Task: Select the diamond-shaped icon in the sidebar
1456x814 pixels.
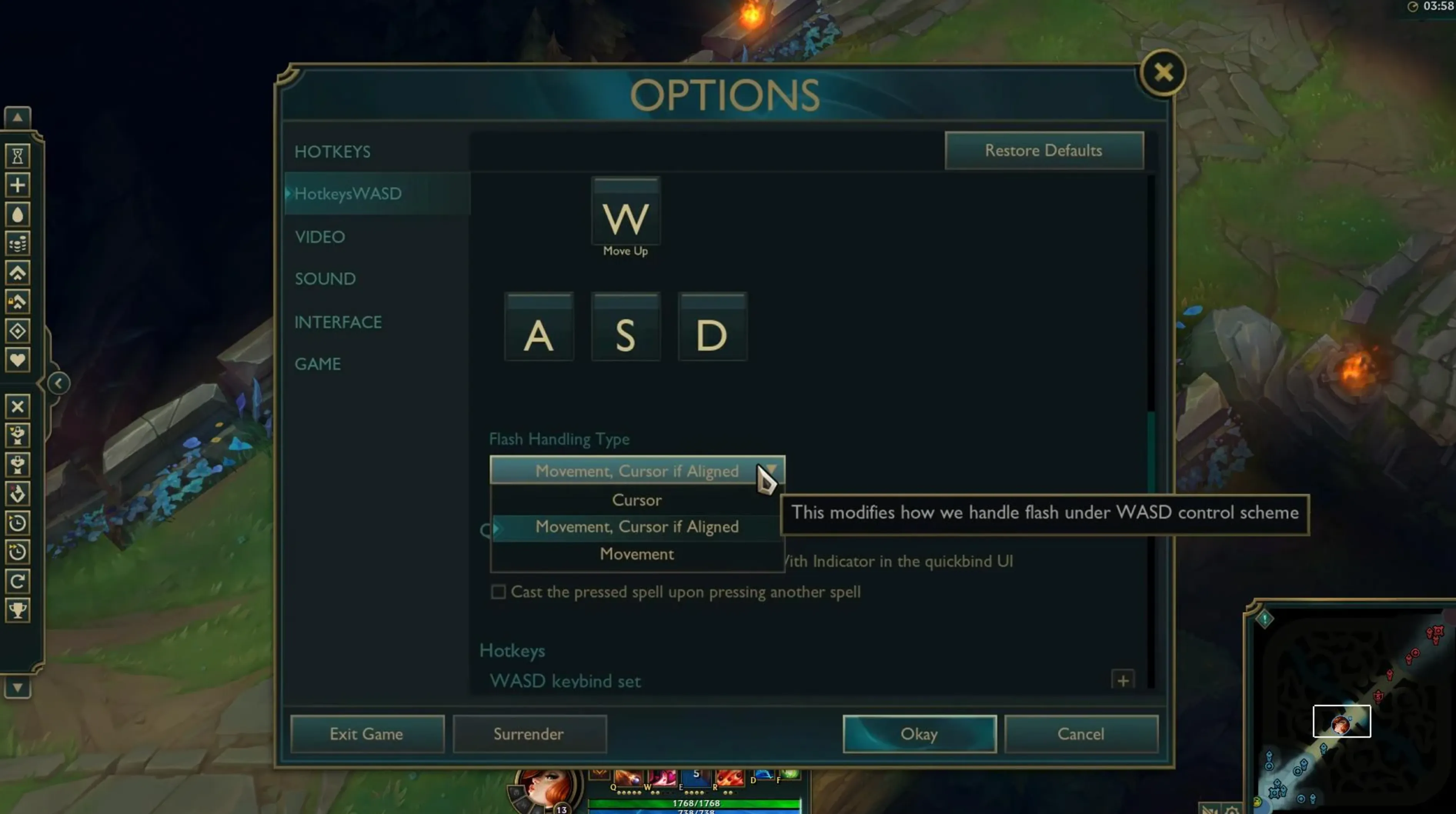Action: (18, 331)
